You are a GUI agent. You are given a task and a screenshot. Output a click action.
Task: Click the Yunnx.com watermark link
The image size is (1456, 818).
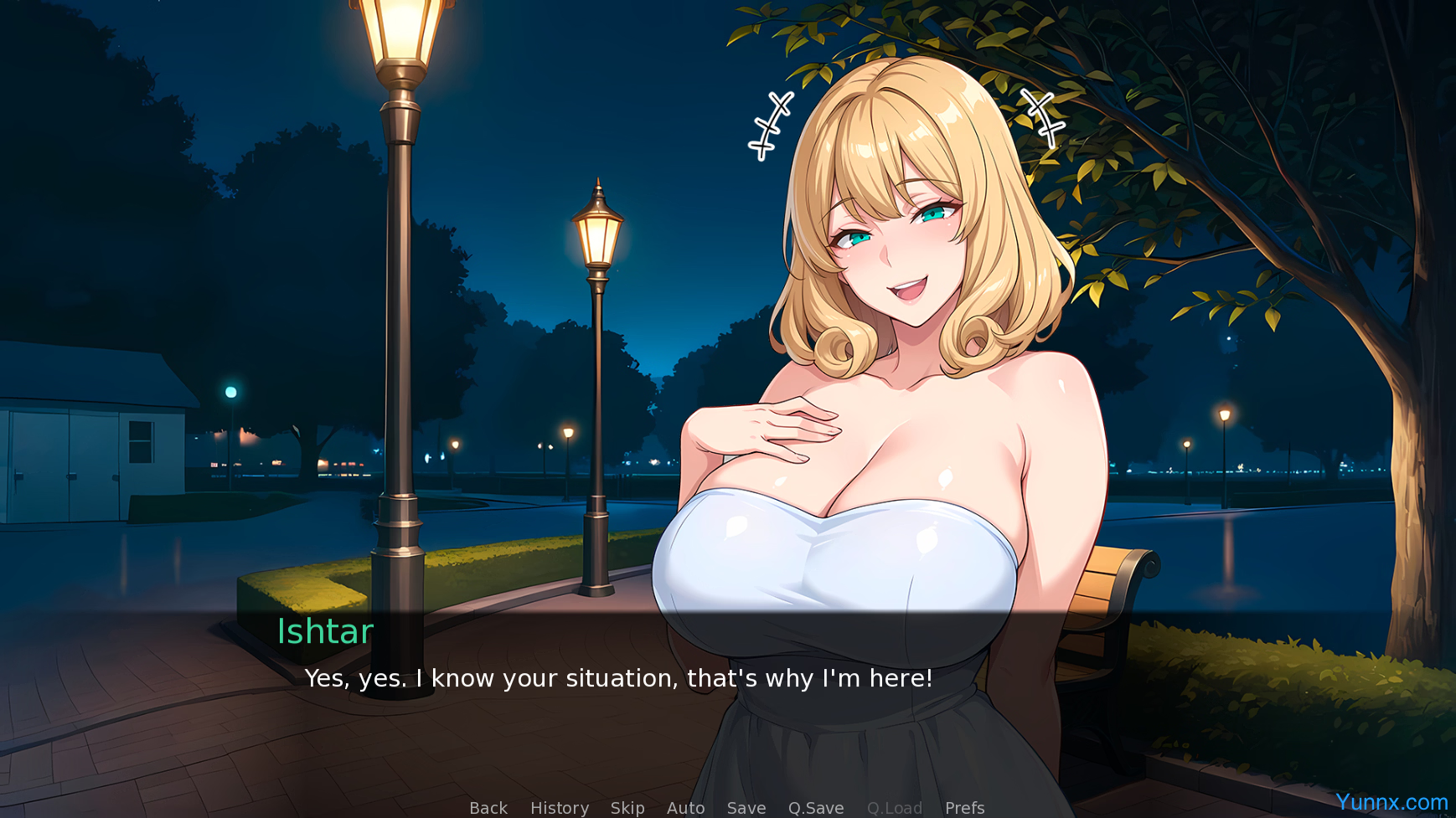coord(1391,802)
